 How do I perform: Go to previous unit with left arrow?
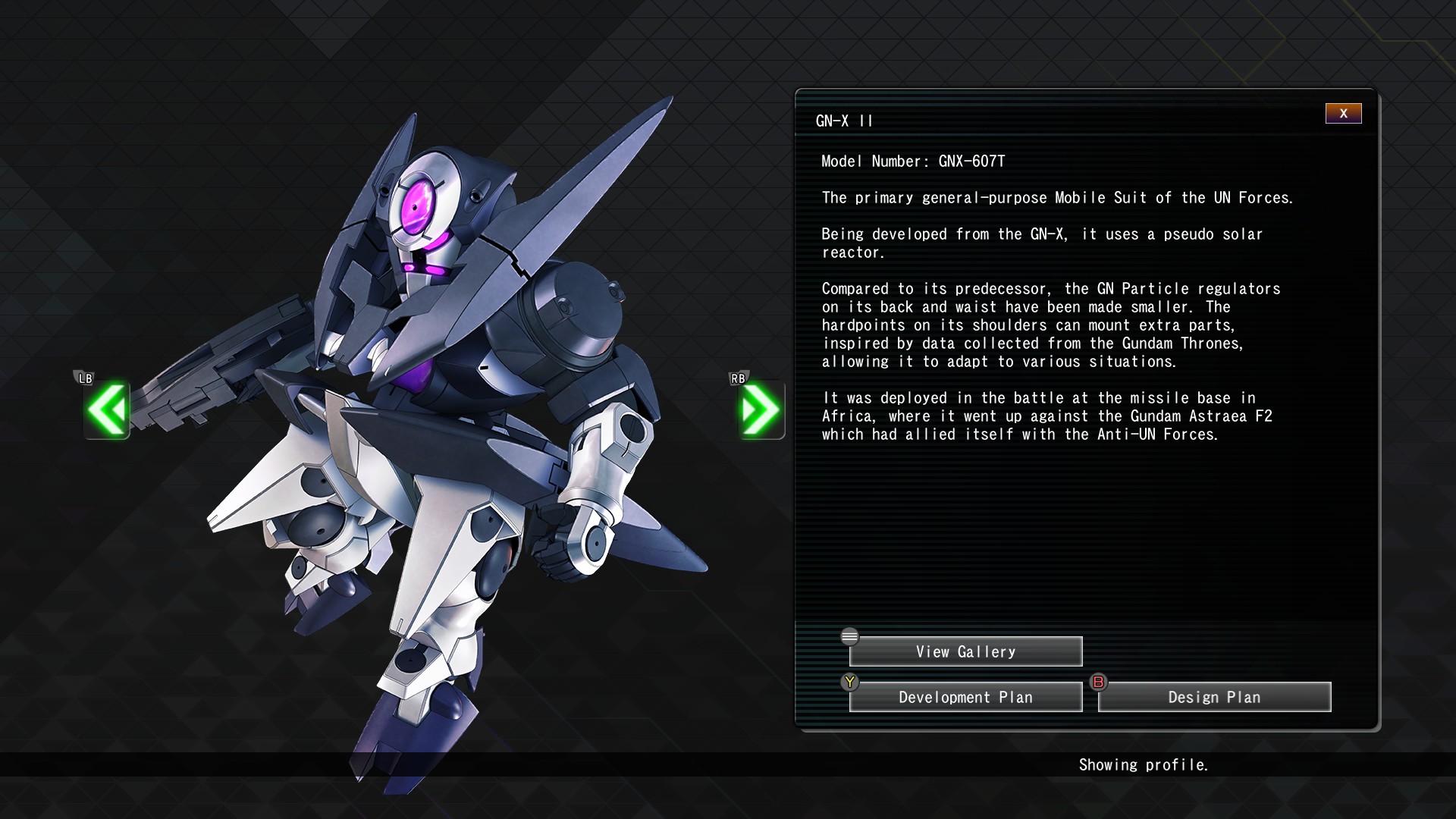coord(107,410)
